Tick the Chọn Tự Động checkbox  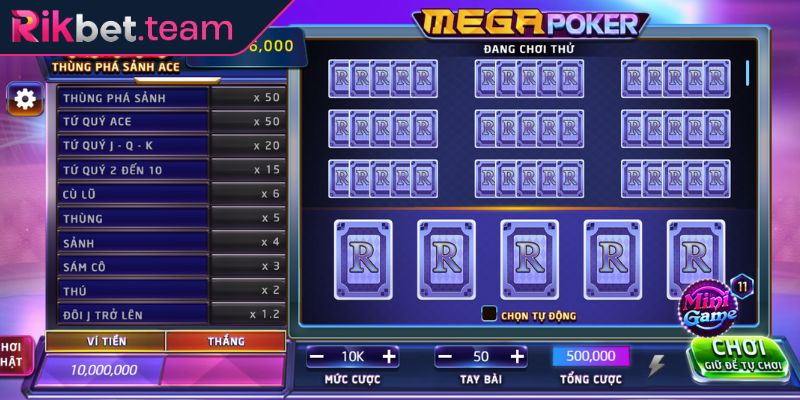[x=489, y=313]
